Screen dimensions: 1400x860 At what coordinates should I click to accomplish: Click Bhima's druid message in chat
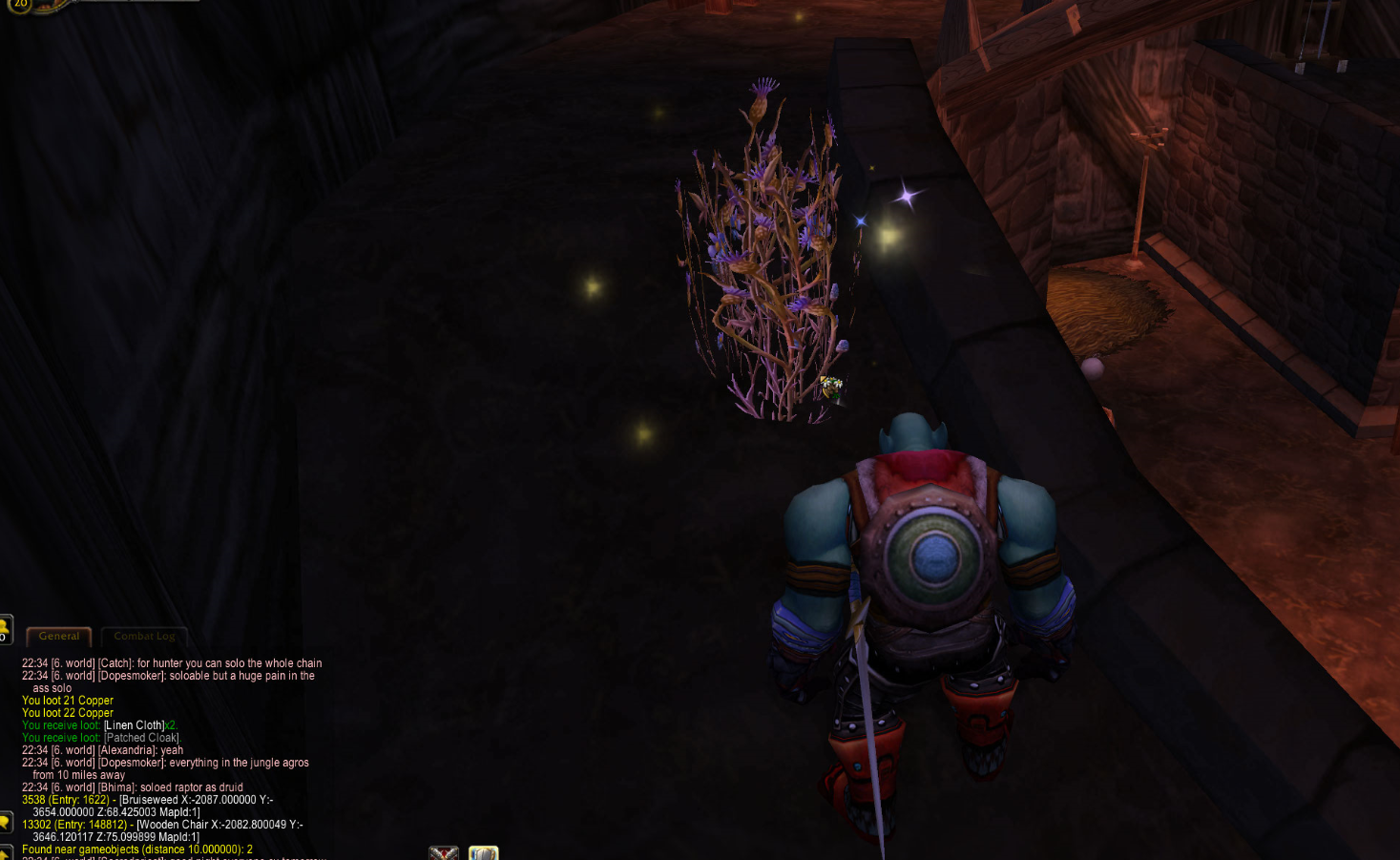(x=134, y=787)
